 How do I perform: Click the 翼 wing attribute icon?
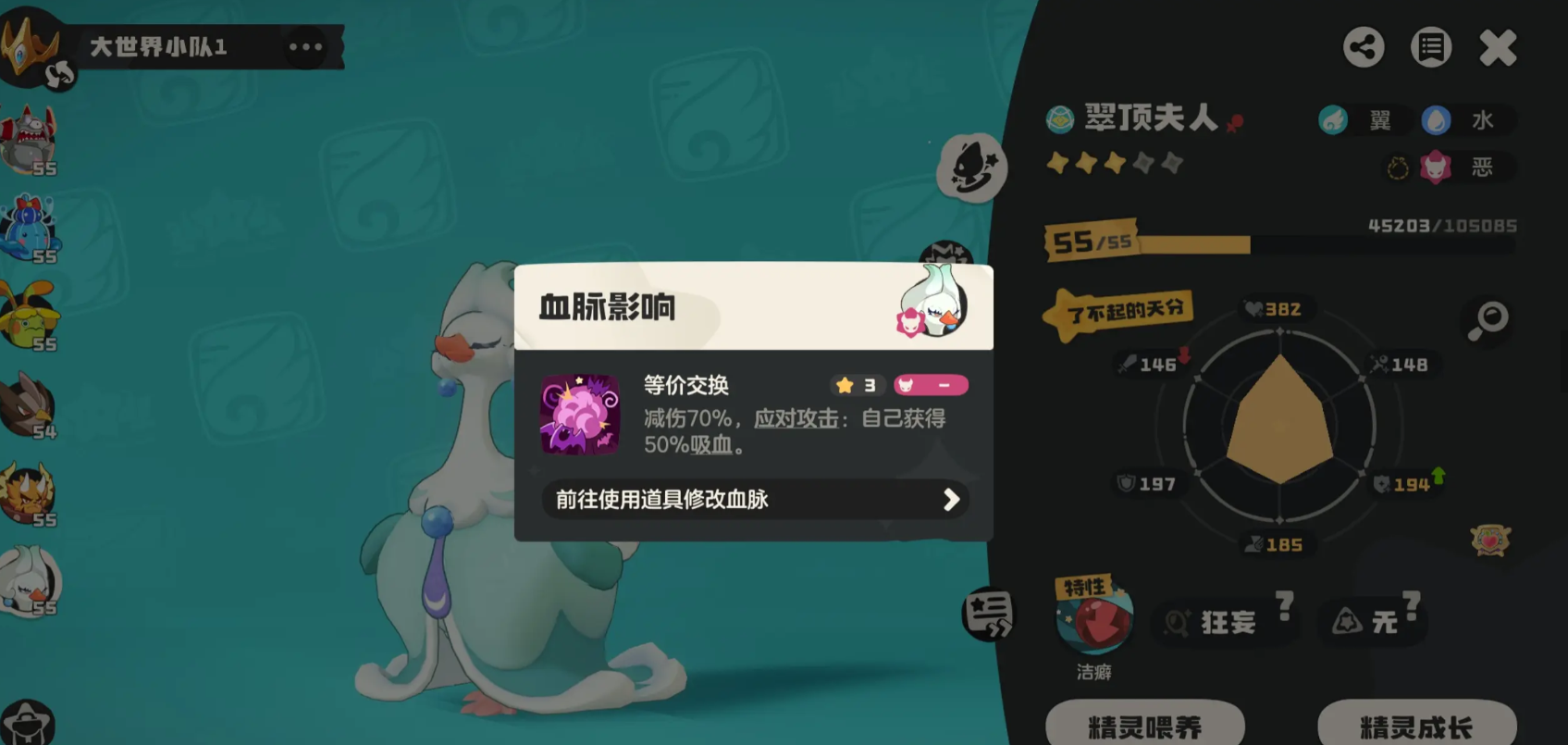[1334, 120]
